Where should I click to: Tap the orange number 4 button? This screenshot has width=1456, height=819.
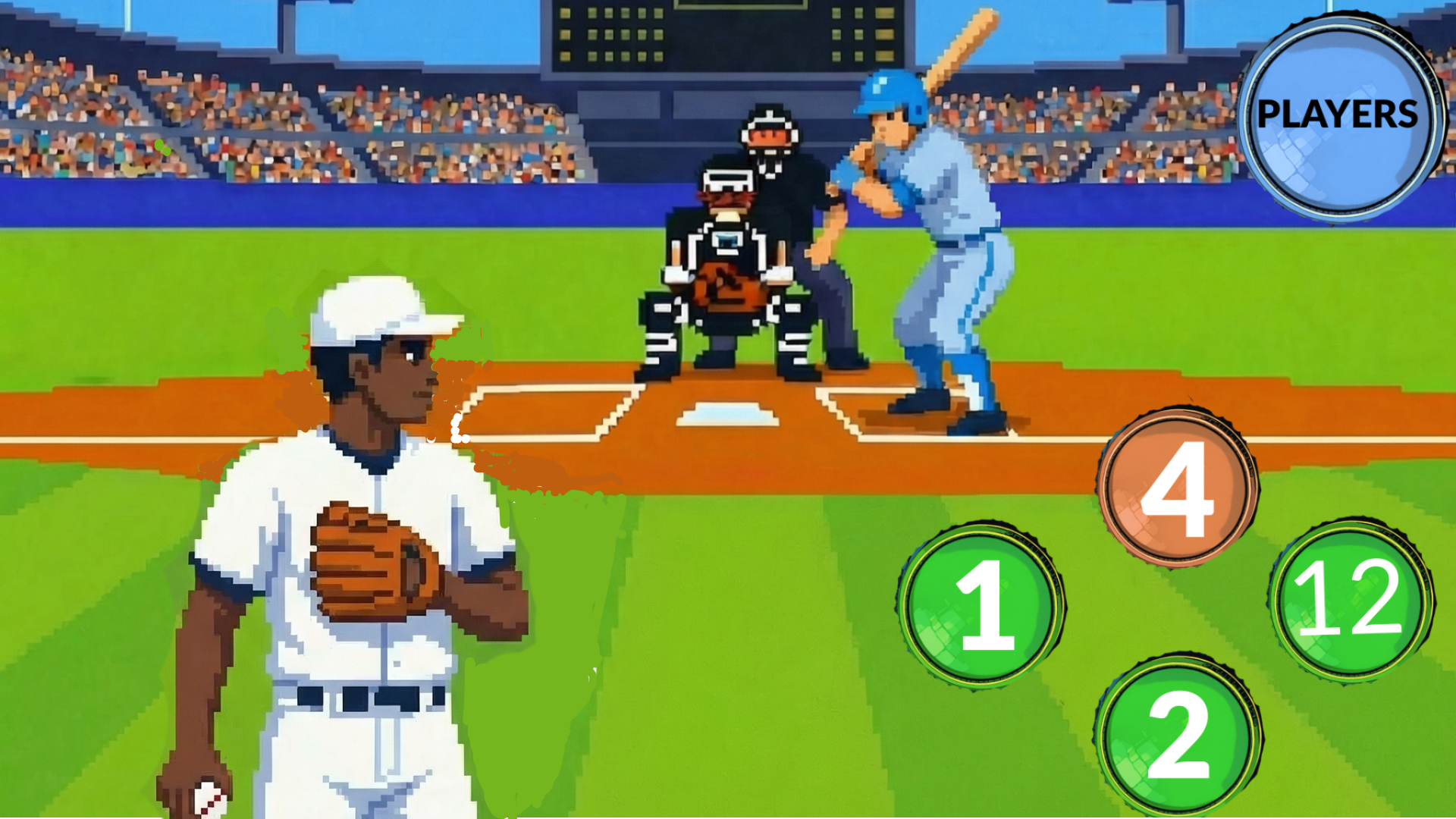click(1177, 488)
